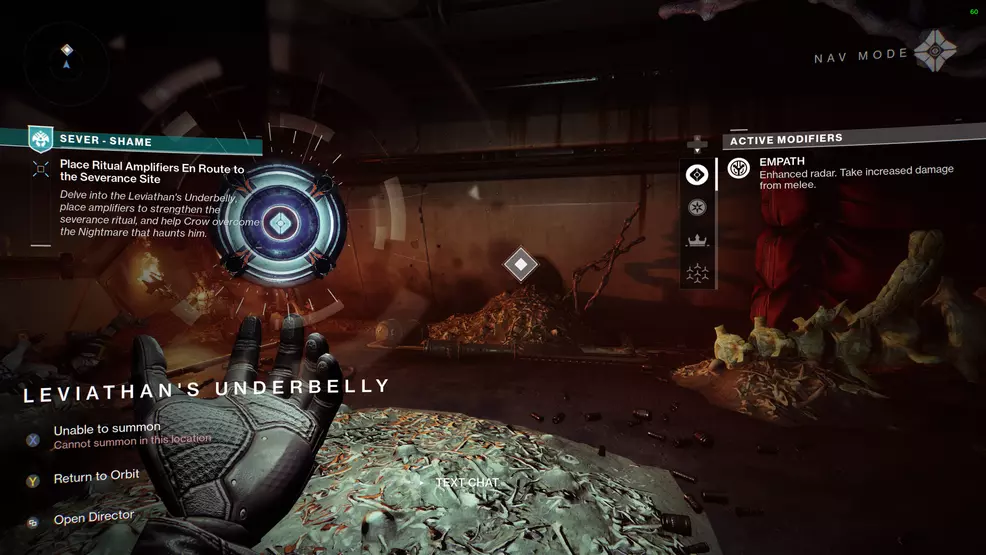This screenshot has height=555, width=986.
Task: Click the diamond waypoint marker
Action: tap(520, 264)
